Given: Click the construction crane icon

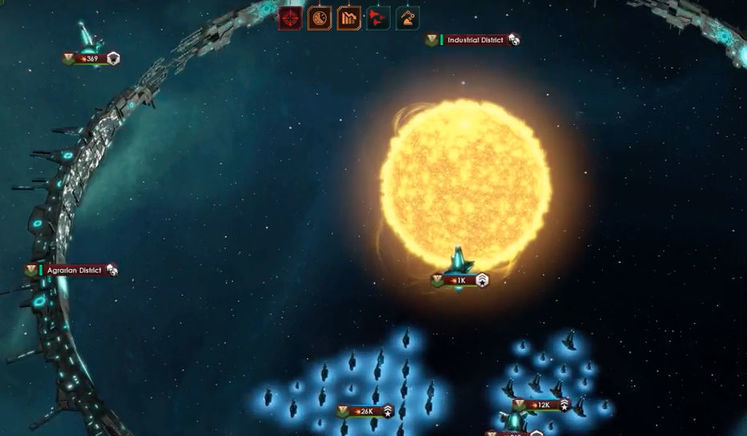Looking at the screenshot, I should coord(407,18).
